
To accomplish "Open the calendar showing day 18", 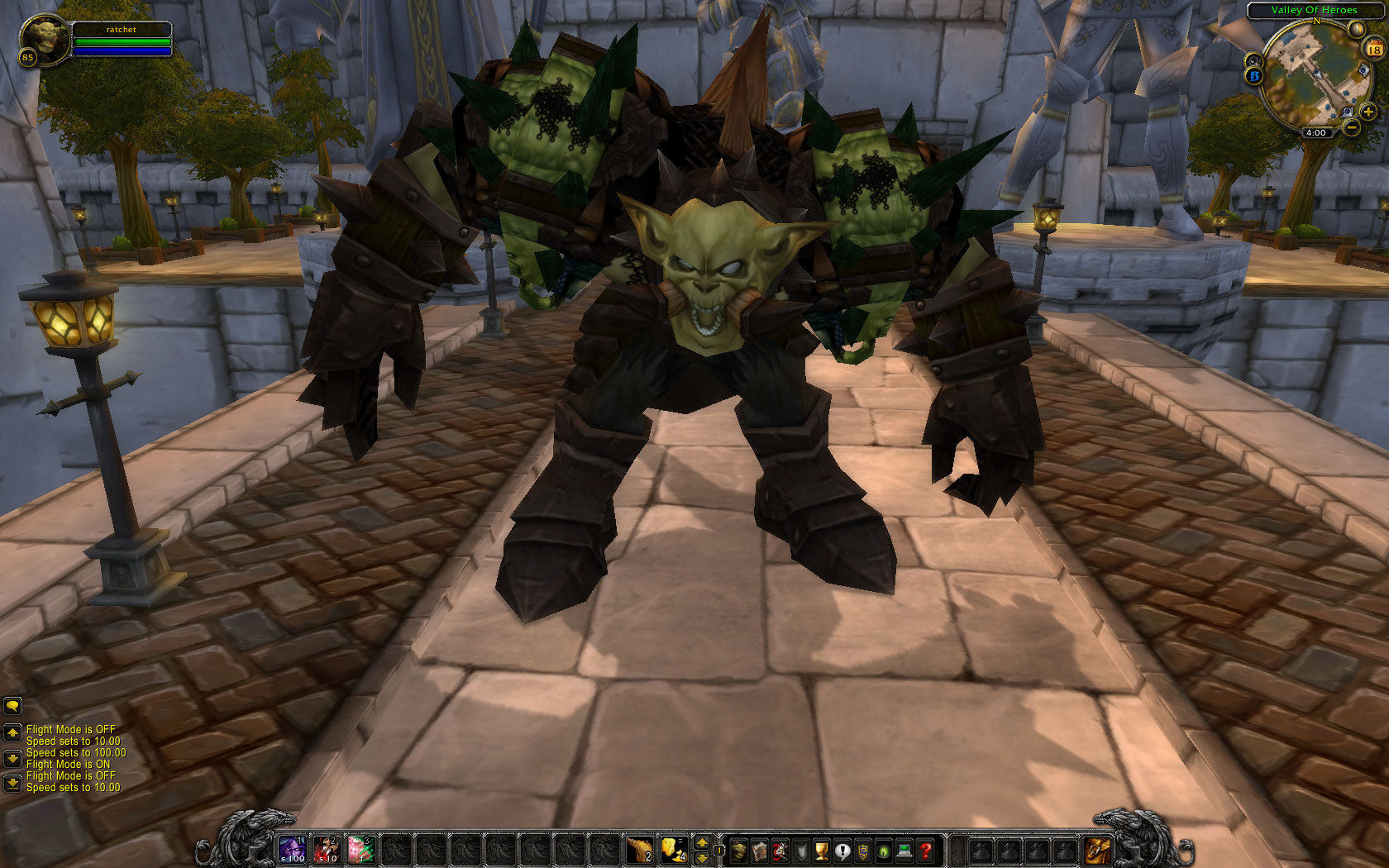I will pos(1374,49).
